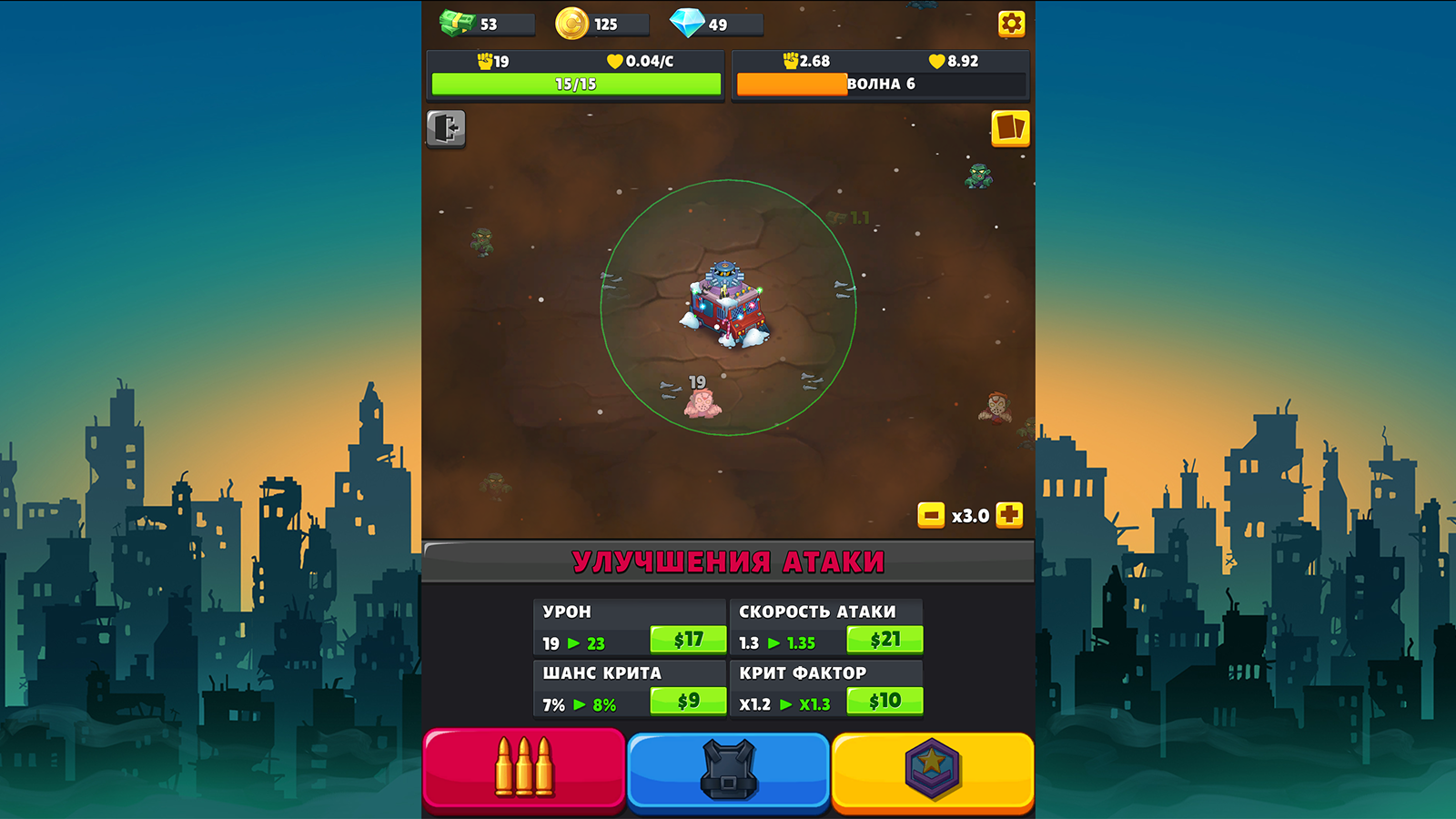Buy the ШАНС КРИТА upgrade for $9

tap(688, 702)
